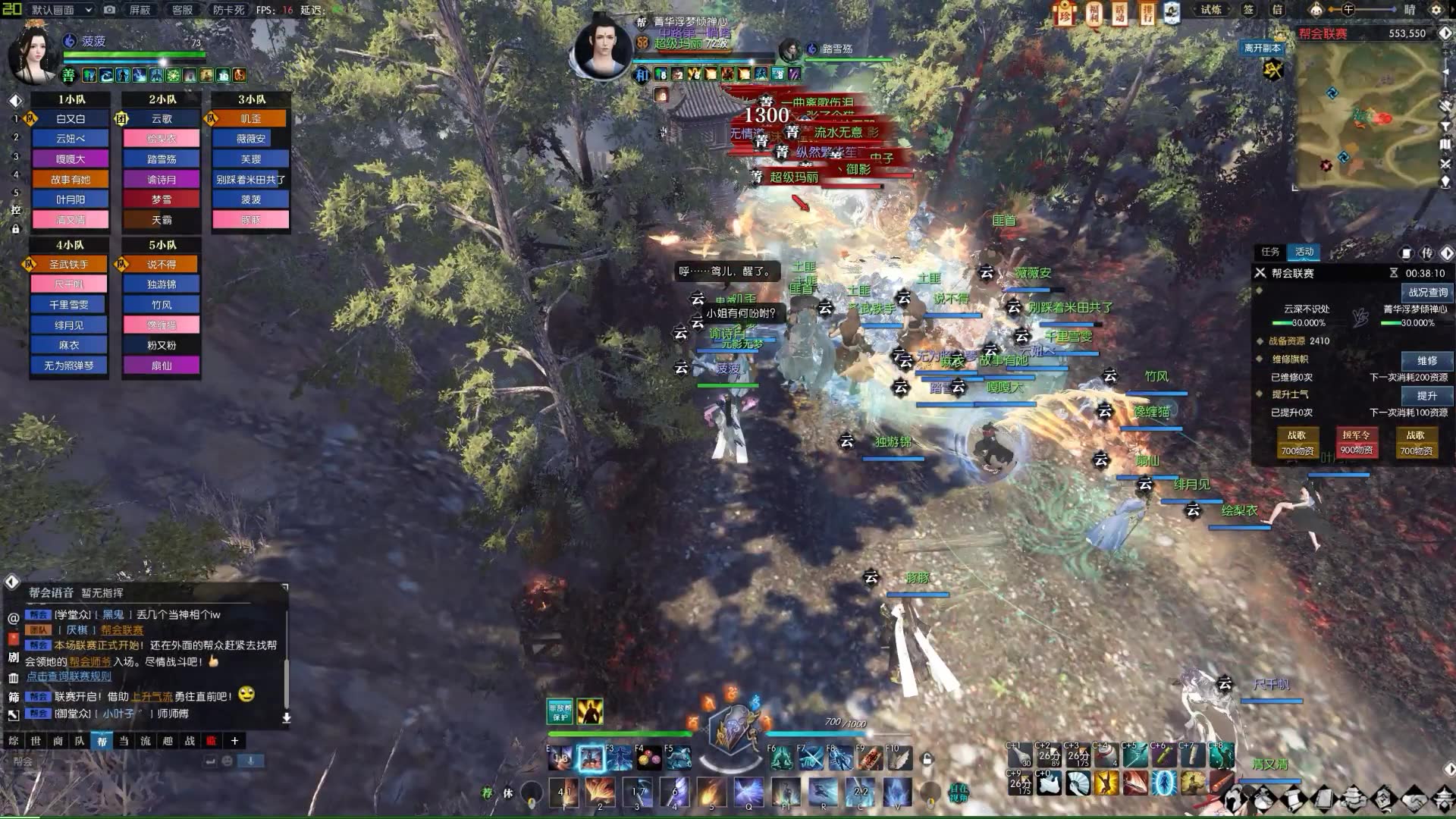Image resolution: width=1456 pixels, height=819 pixels.
Task: Open 战况查询 battle status query
Action: (1428, 292)
